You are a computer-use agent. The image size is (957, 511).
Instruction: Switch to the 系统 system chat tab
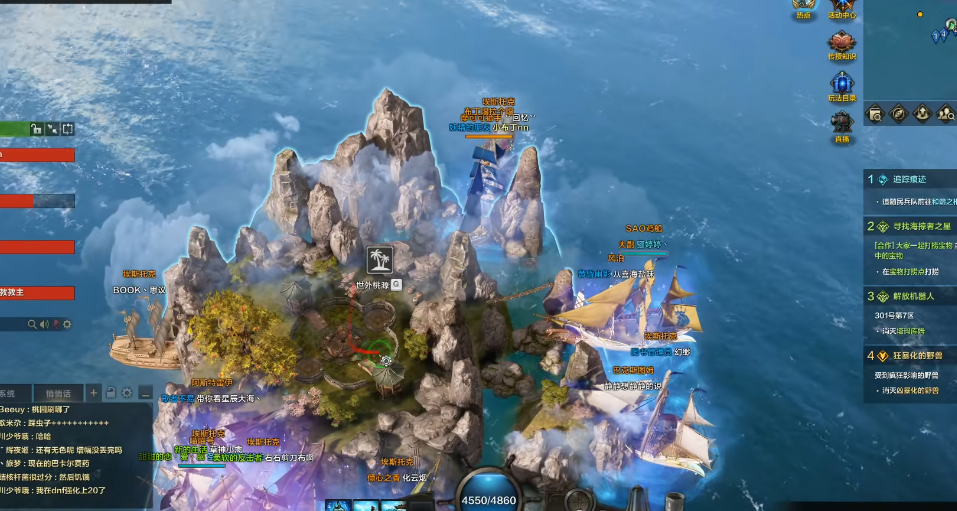pyautogui.click(x=8, y=393)
